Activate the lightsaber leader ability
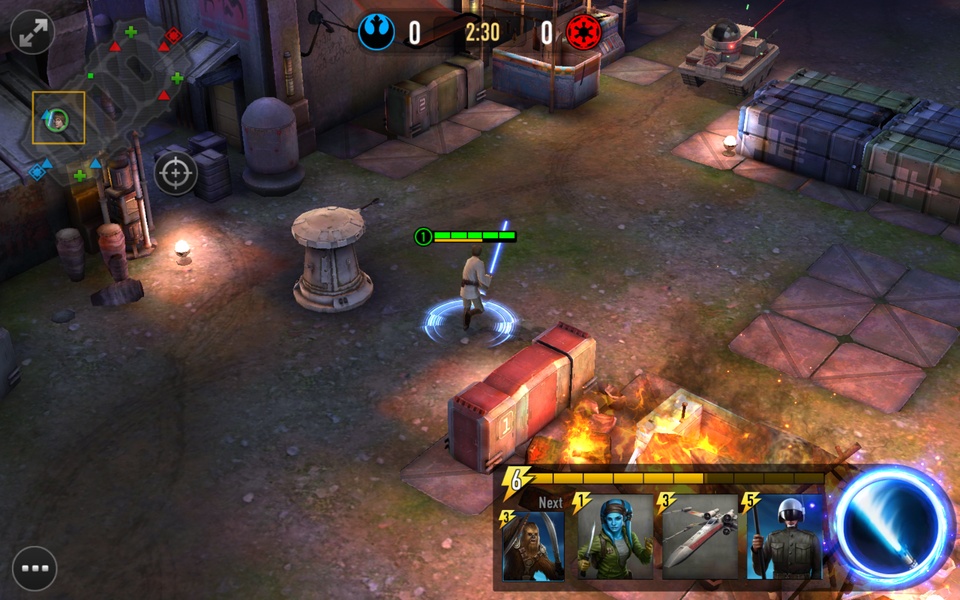Viewport: 960px width, 600px height. coord(892,527)
